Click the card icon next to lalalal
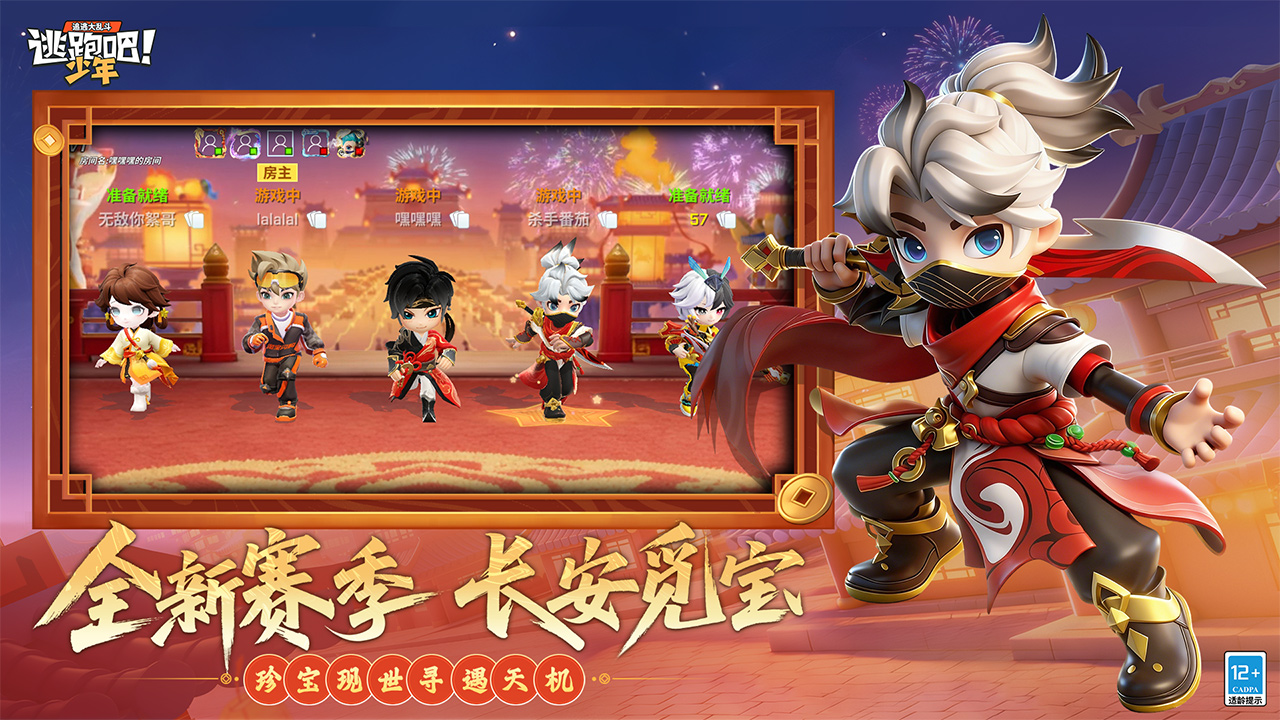 319,219
